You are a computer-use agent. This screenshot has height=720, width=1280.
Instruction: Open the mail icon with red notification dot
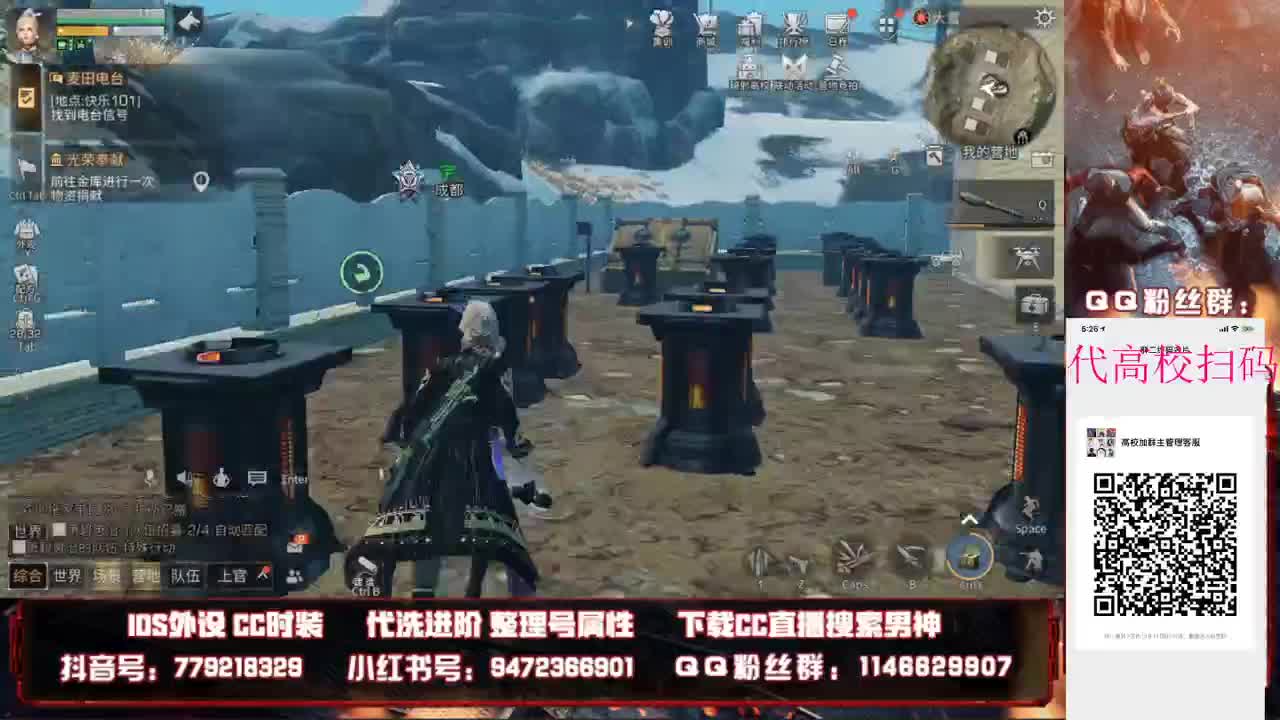838,25
